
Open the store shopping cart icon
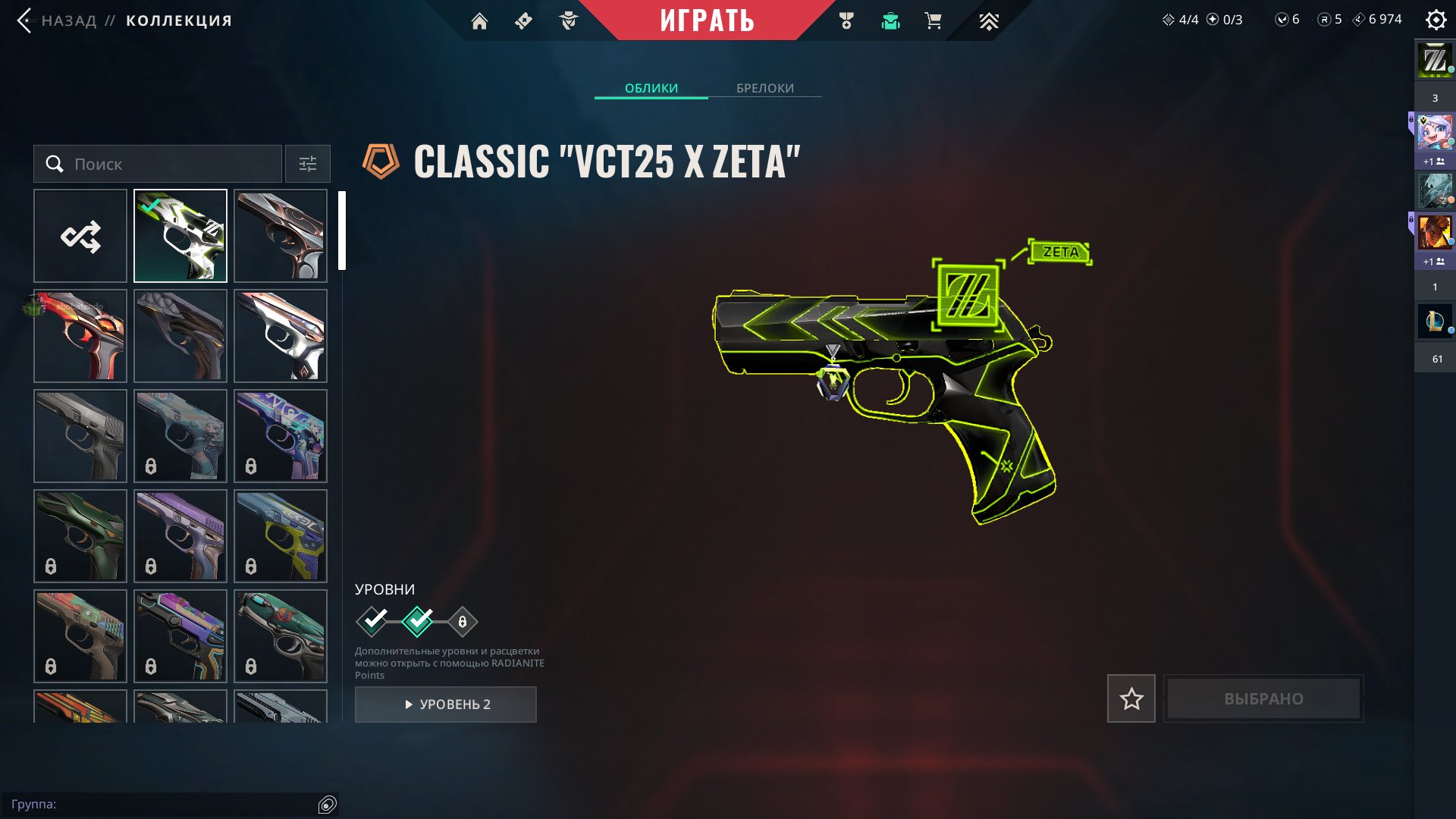click(933, 21)
